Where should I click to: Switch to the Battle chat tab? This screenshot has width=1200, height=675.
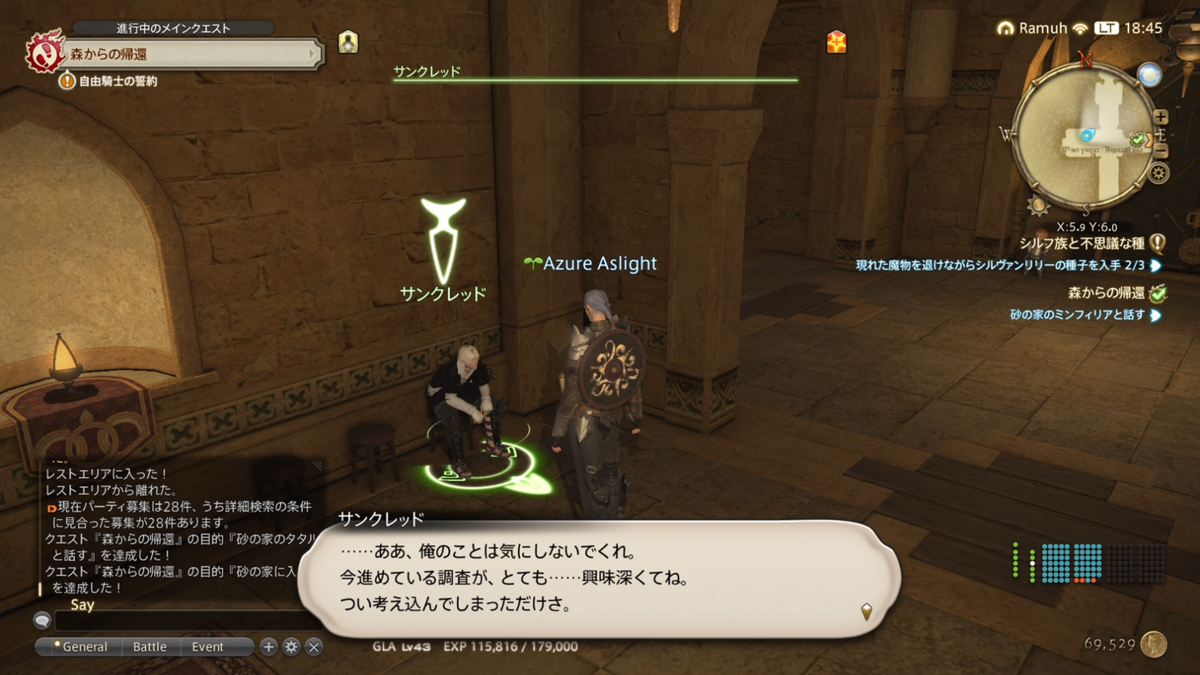(x=150, y=647)
